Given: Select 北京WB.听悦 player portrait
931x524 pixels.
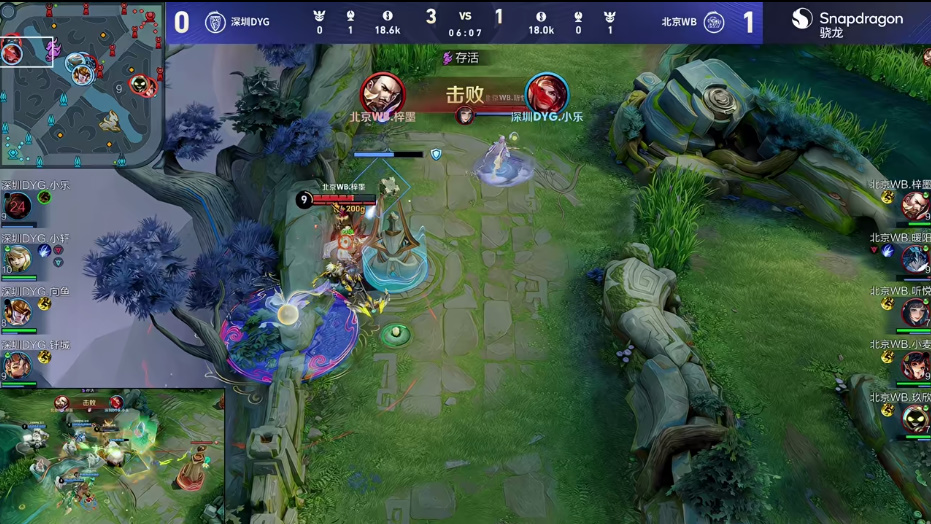Looking at the screenshot, I should pyautogui.click(x=915, y=312).
